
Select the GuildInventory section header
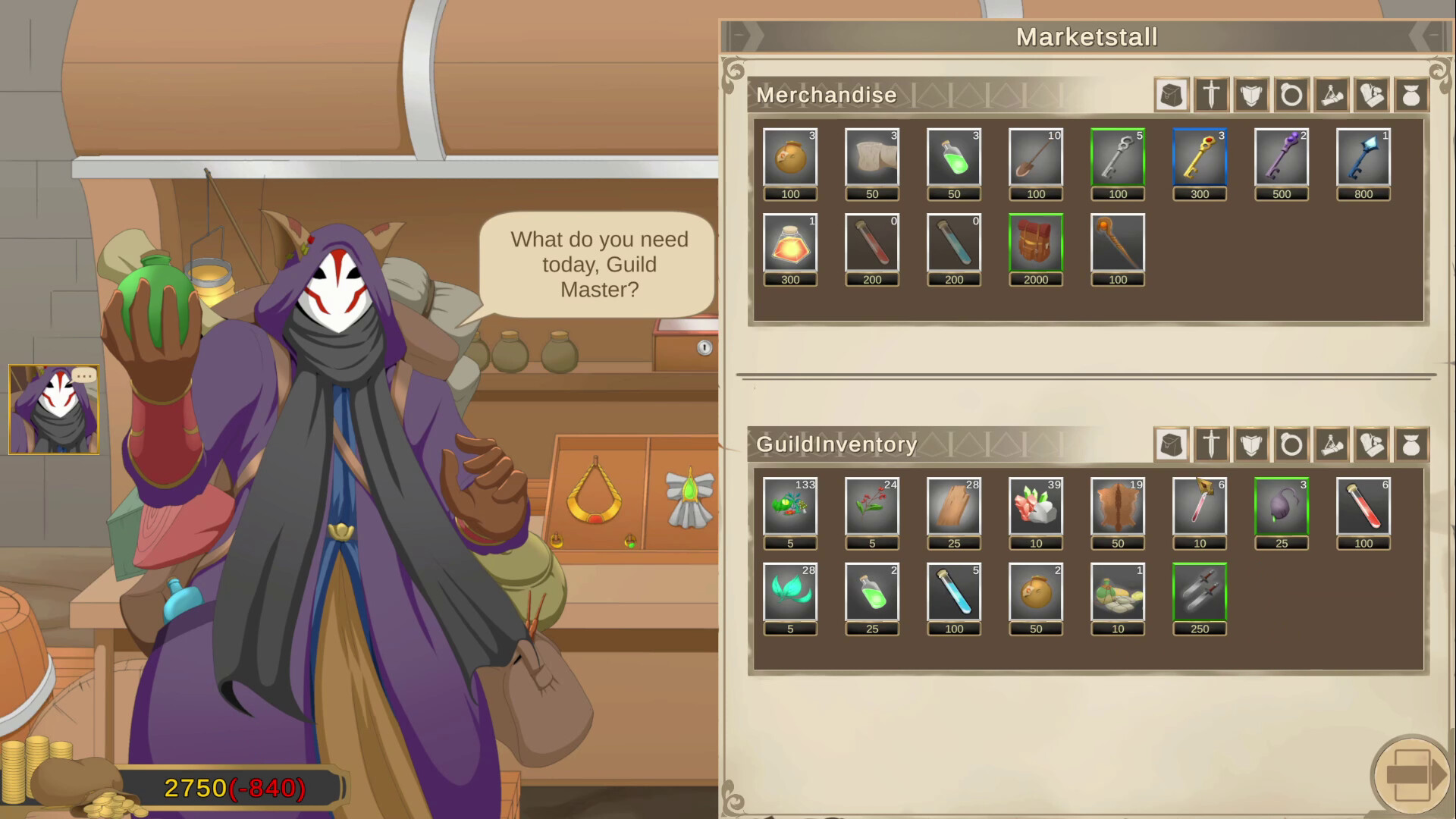837,445
